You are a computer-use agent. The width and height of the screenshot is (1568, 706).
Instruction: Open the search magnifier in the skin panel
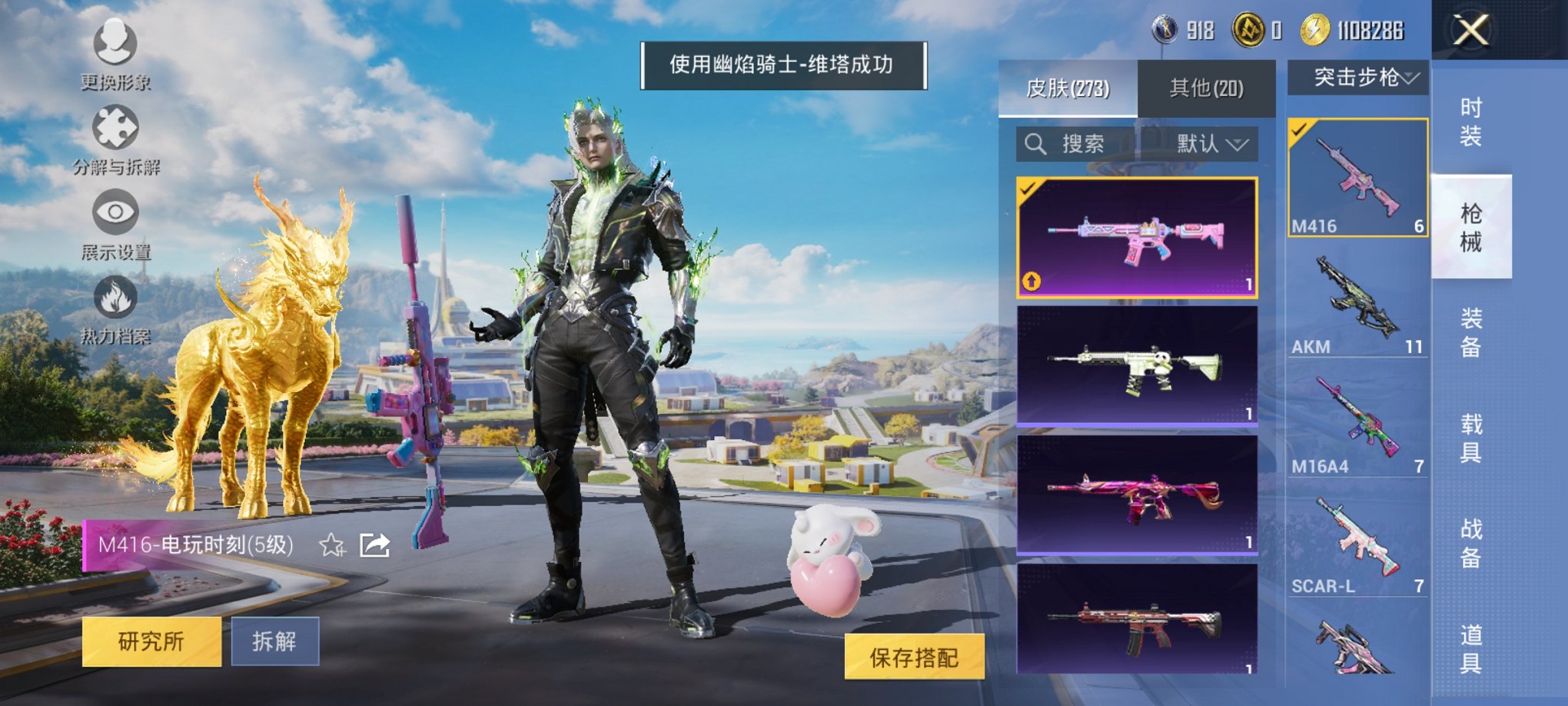tap(1034, 145)
